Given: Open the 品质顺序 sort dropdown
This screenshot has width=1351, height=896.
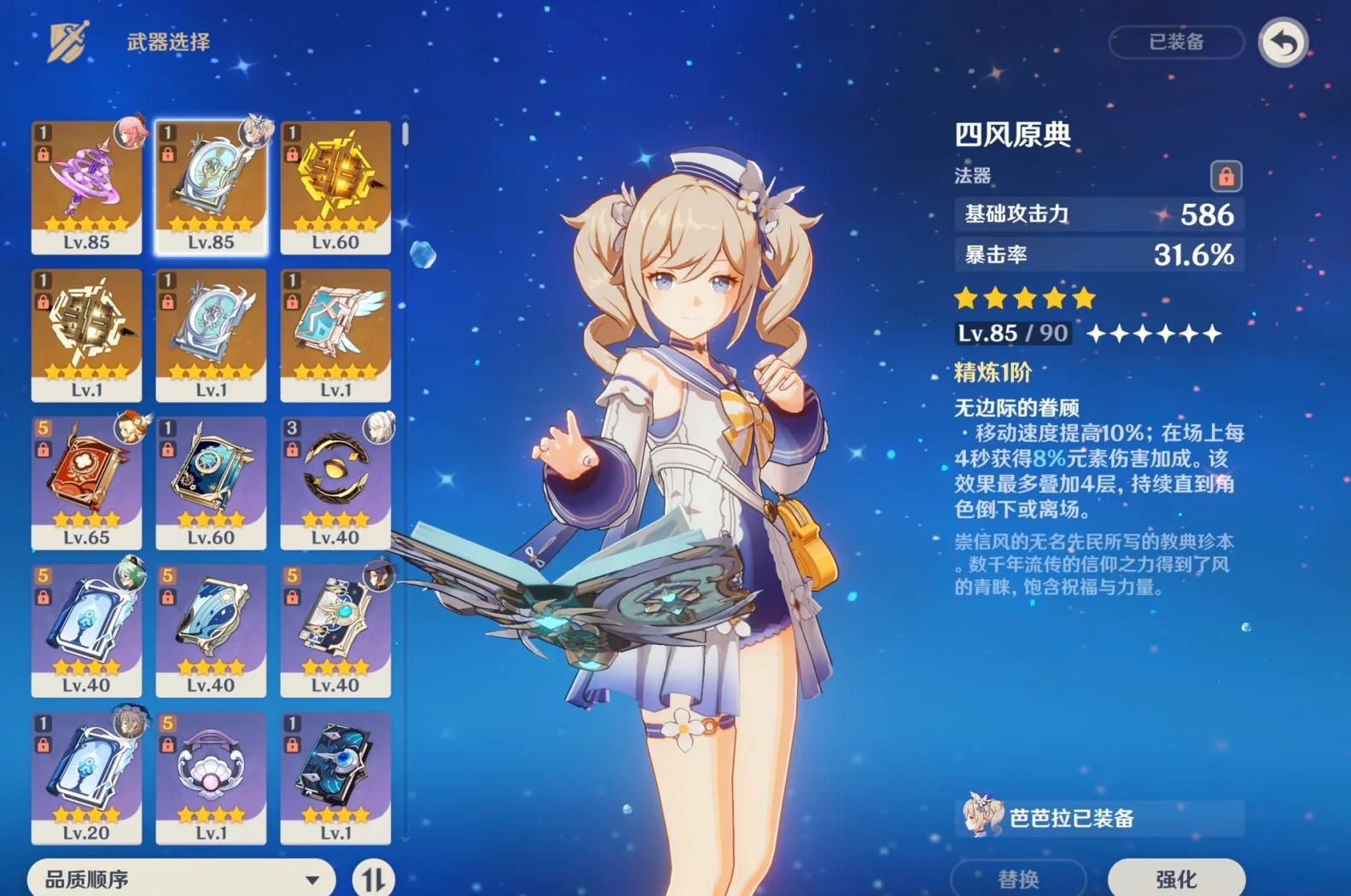Looking at the screenshot, I should pyautogui.click(x=181, y=878).
